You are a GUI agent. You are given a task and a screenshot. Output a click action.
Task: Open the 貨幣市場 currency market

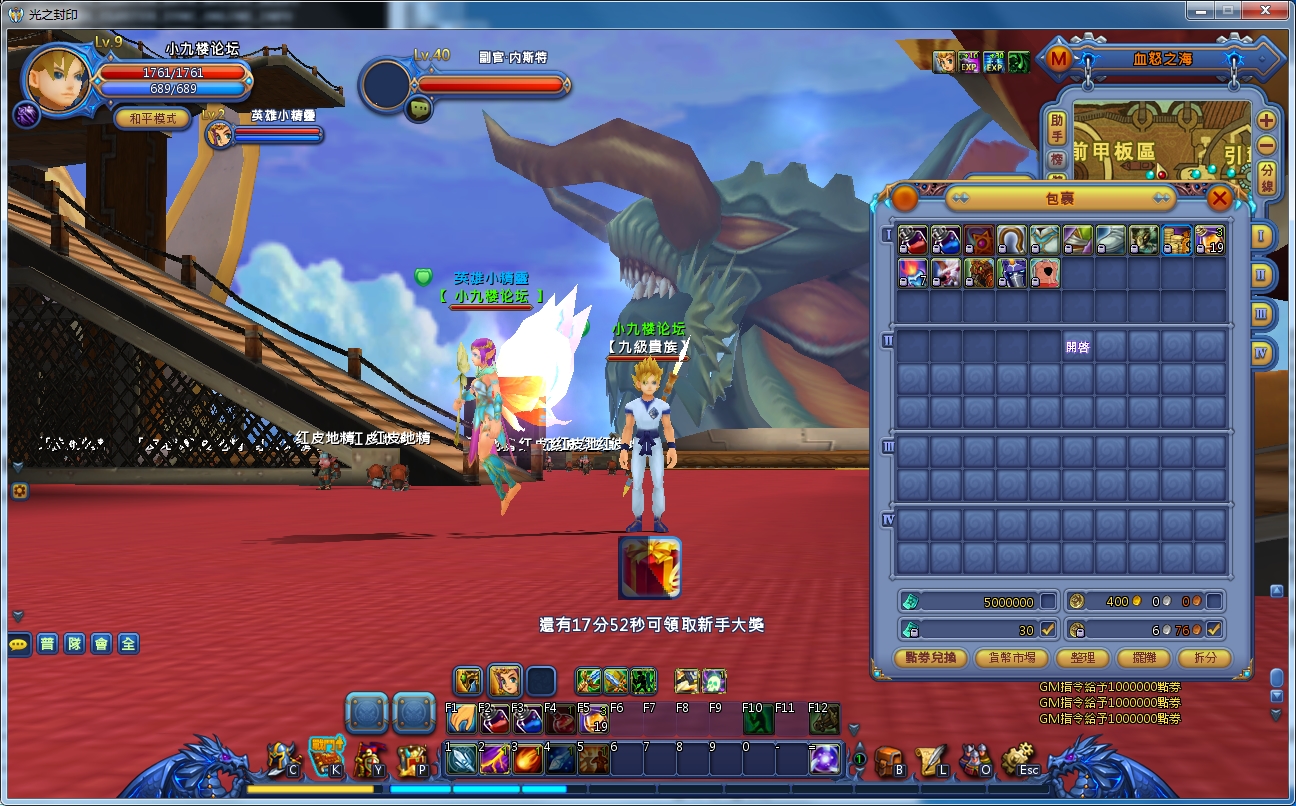click(1018, 657)
